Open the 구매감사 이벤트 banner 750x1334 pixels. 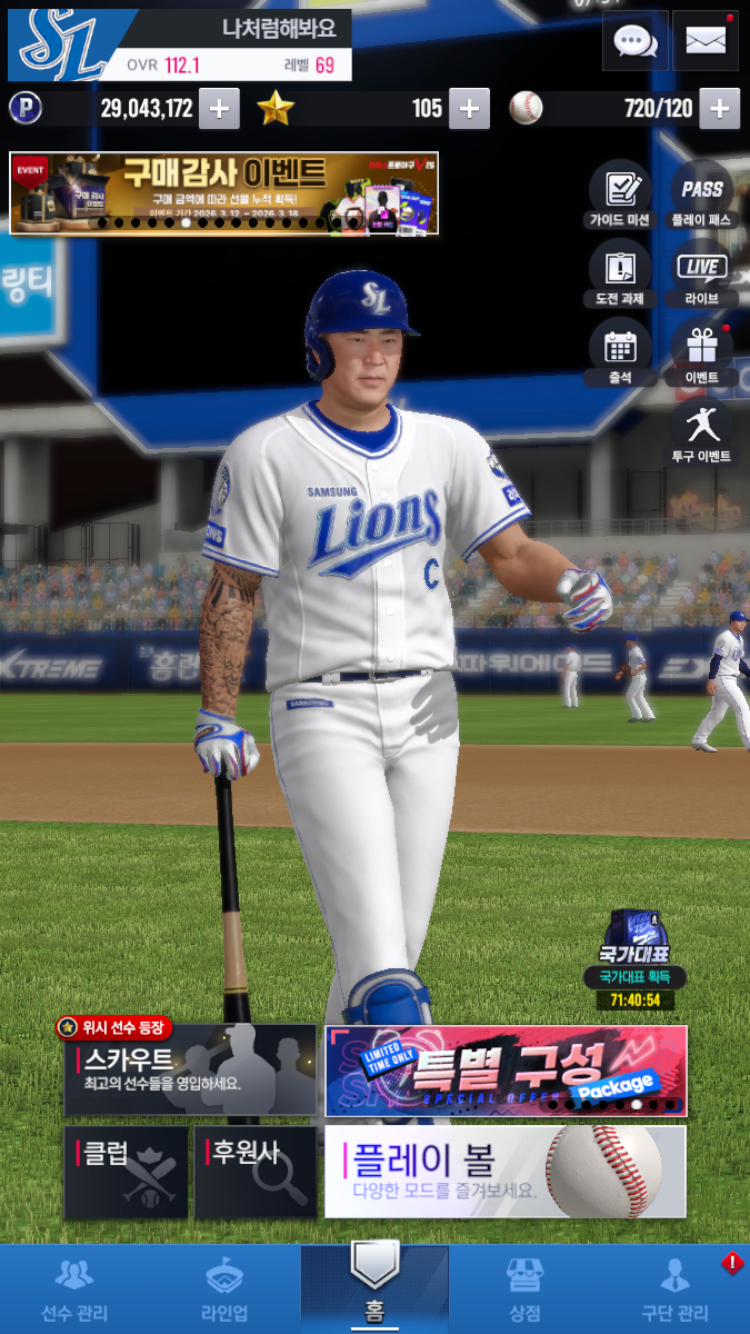224,193
